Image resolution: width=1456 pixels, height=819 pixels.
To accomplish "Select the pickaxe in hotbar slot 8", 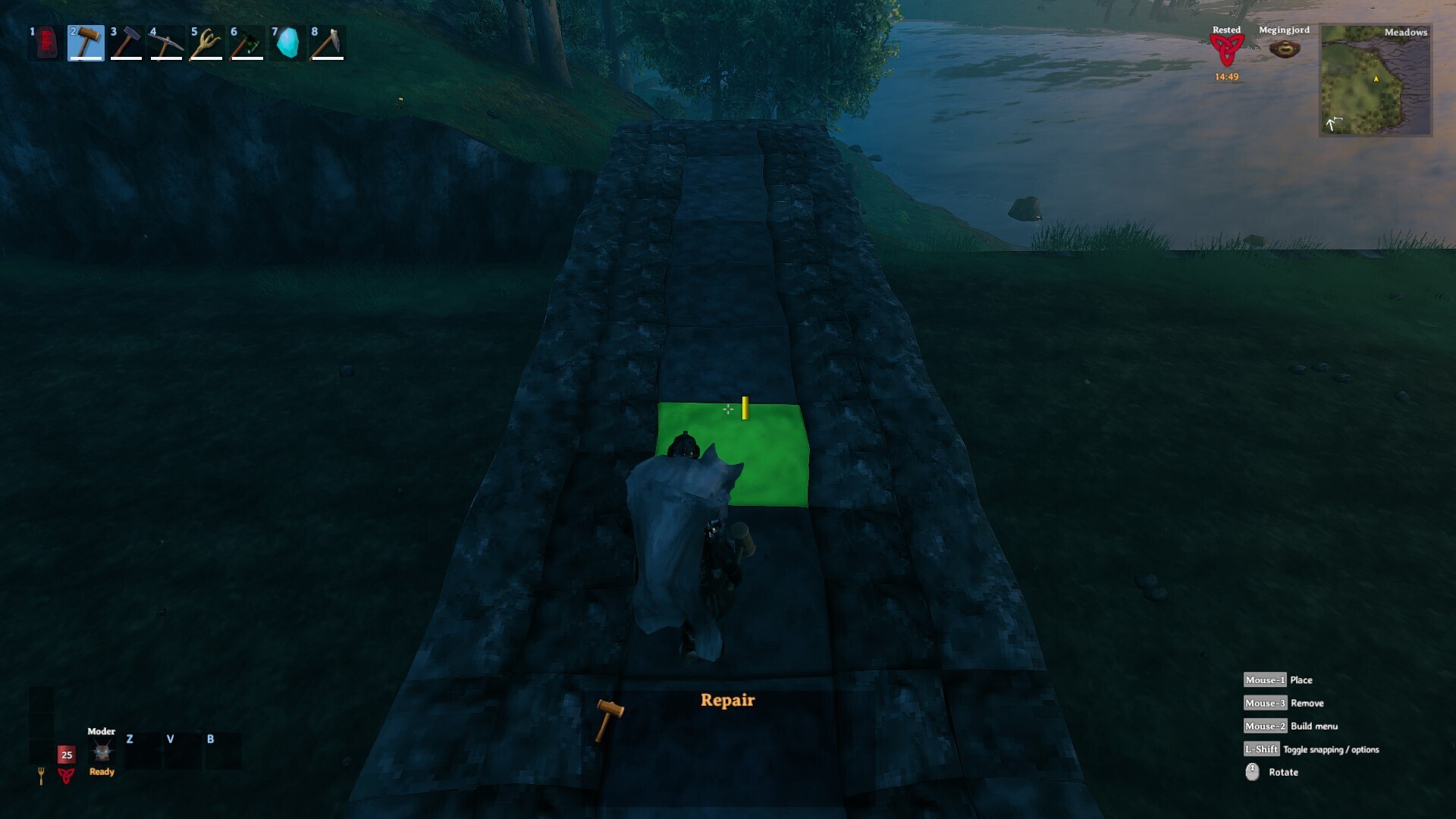I will (x=326, y=43).
